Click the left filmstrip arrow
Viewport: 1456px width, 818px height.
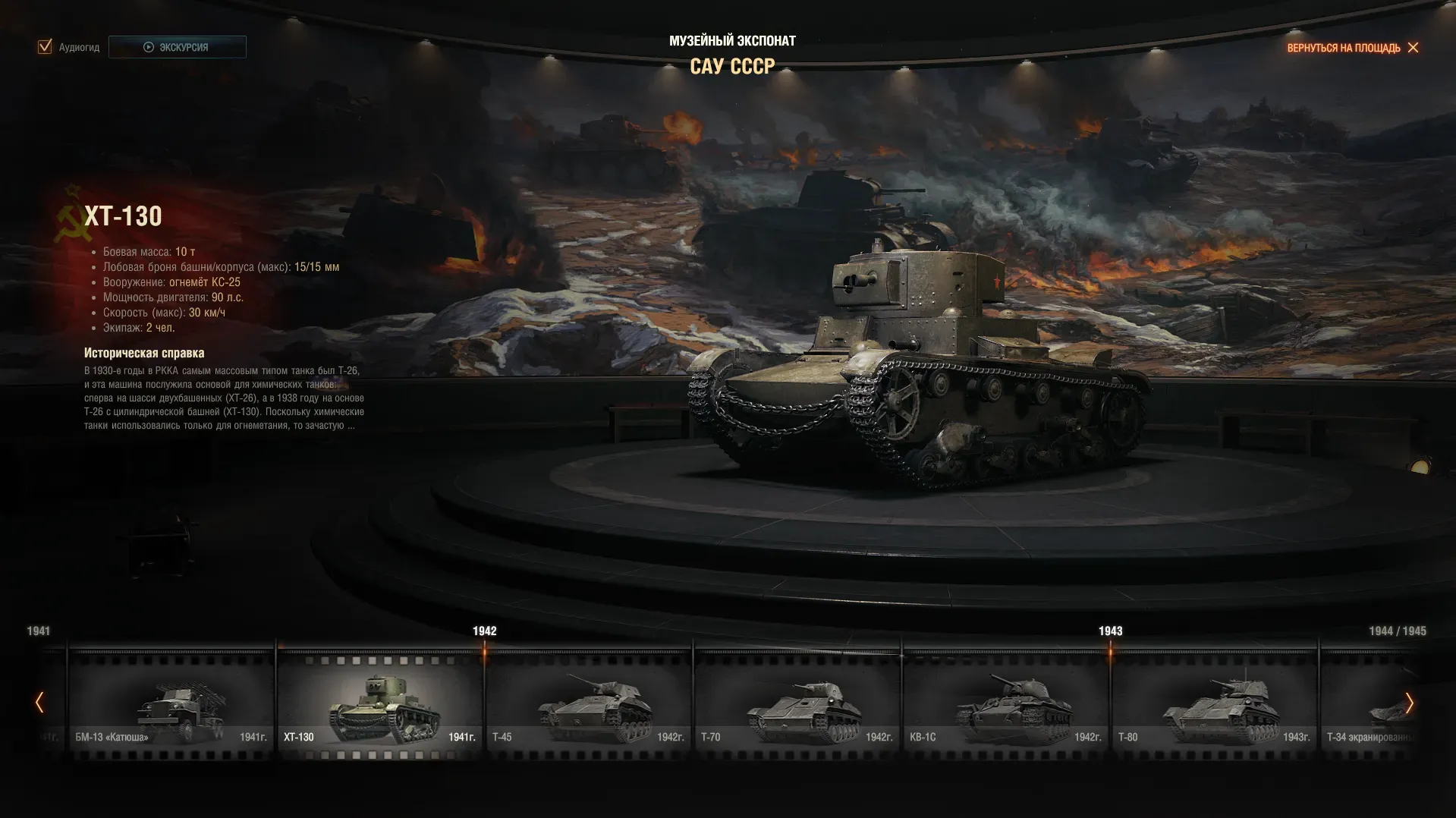pos(39,703)
